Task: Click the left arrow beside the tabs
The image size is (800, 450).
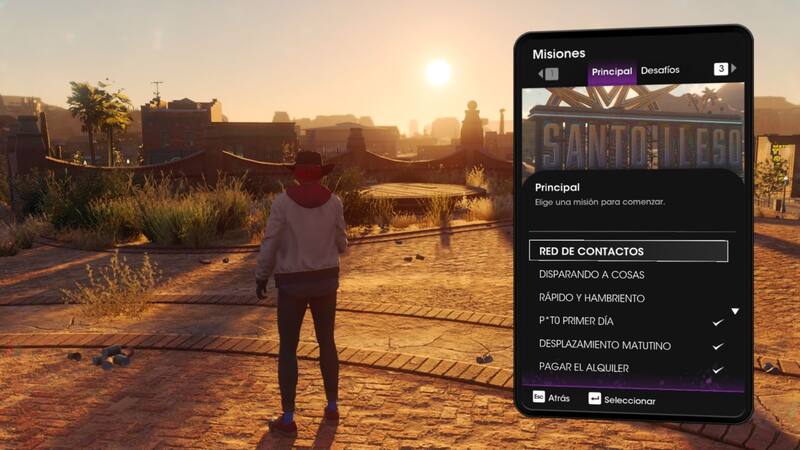Action: coord(540,72)
